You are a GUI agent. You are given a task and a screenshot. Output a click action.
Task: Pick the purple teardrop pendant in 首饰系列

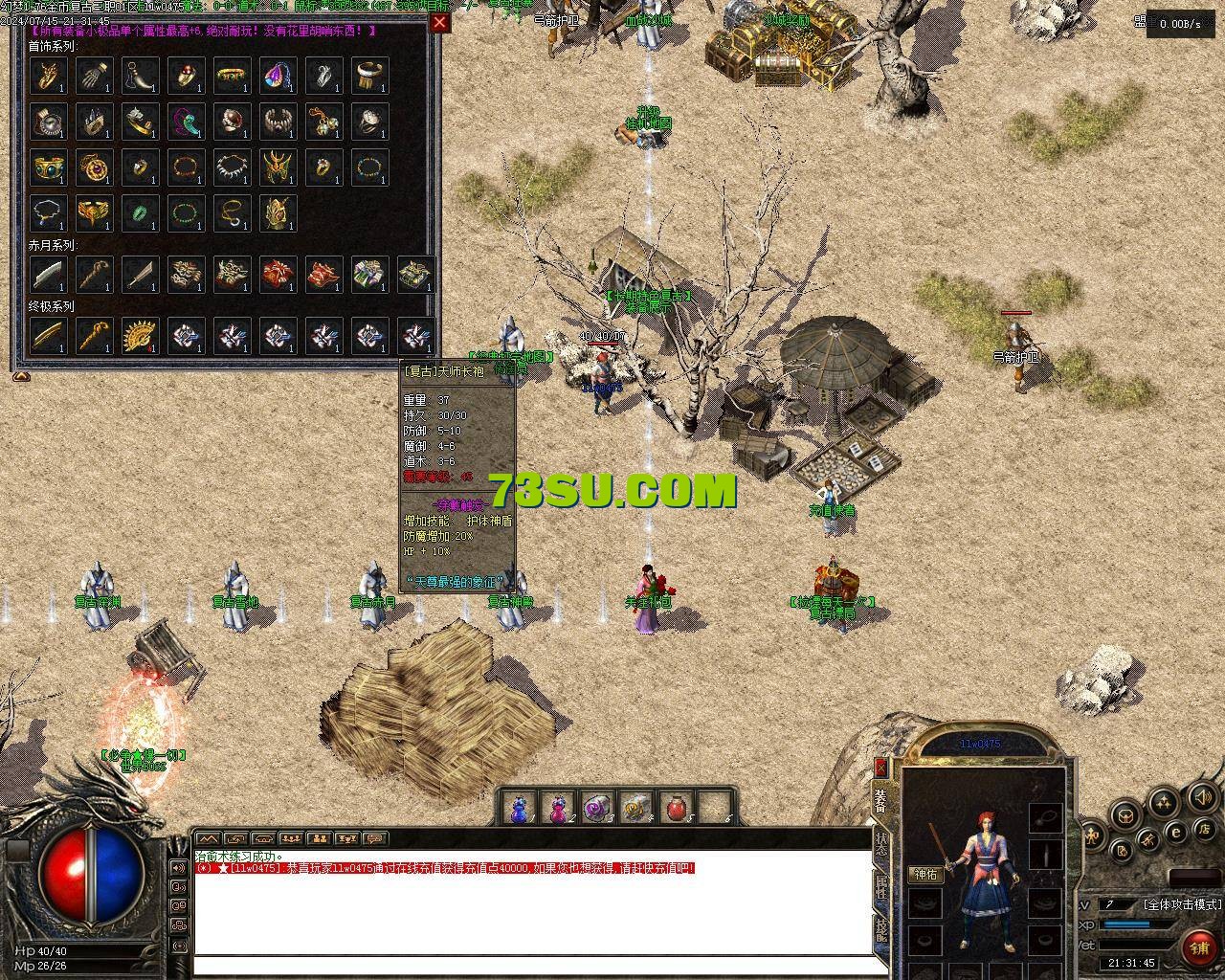click(x=278, y=76)
